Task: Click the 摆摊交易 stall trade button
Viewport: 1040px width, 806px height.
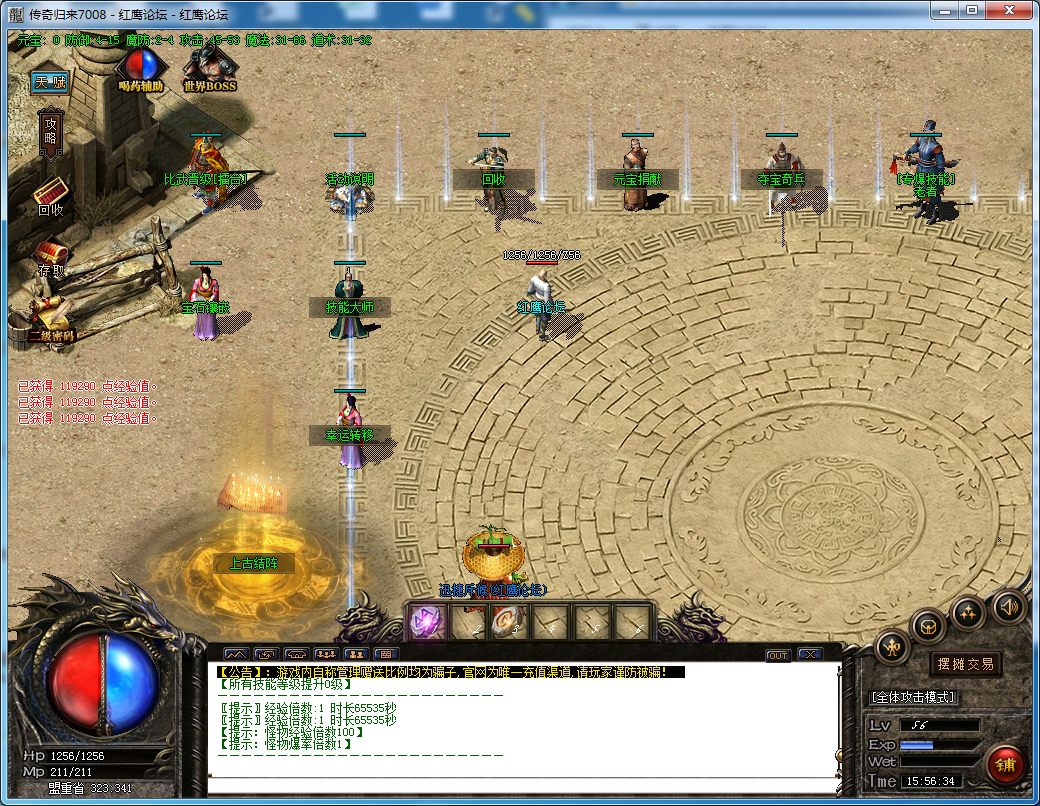Action: (x=966, y=664)
